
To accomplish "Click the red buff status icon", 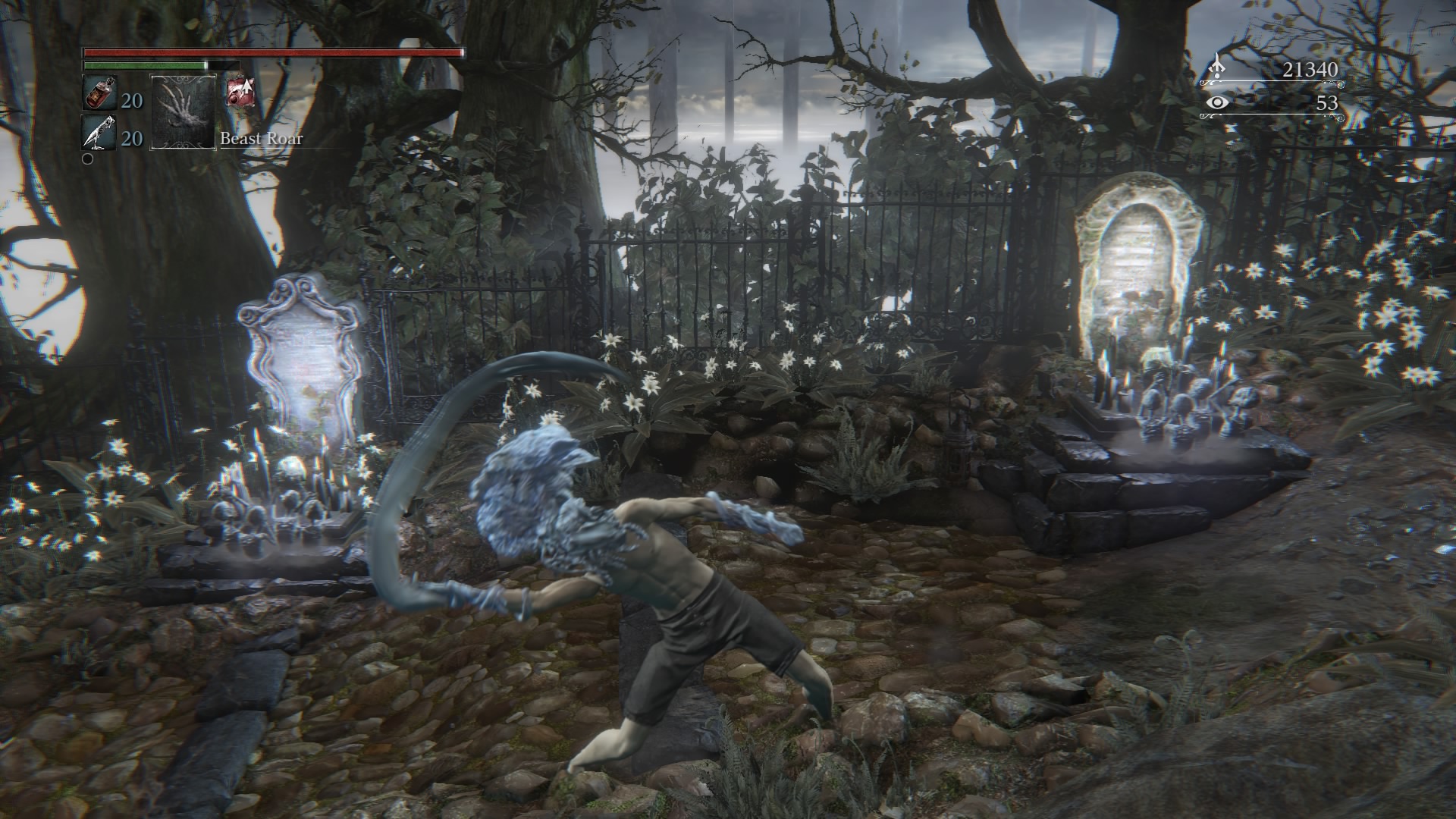I will (x=240, y=92).
